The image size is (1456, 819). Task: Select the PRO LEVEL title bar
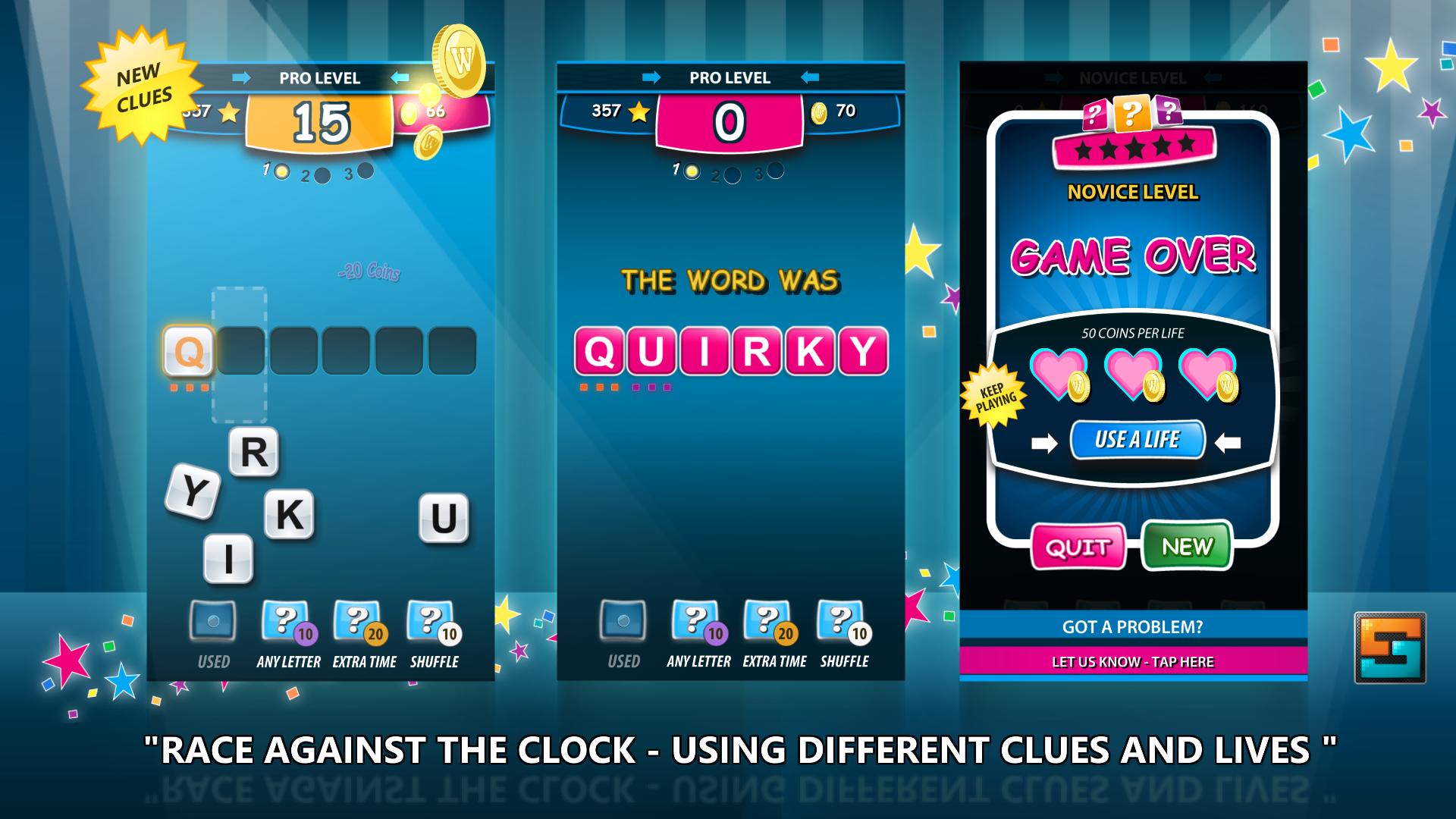318,77
